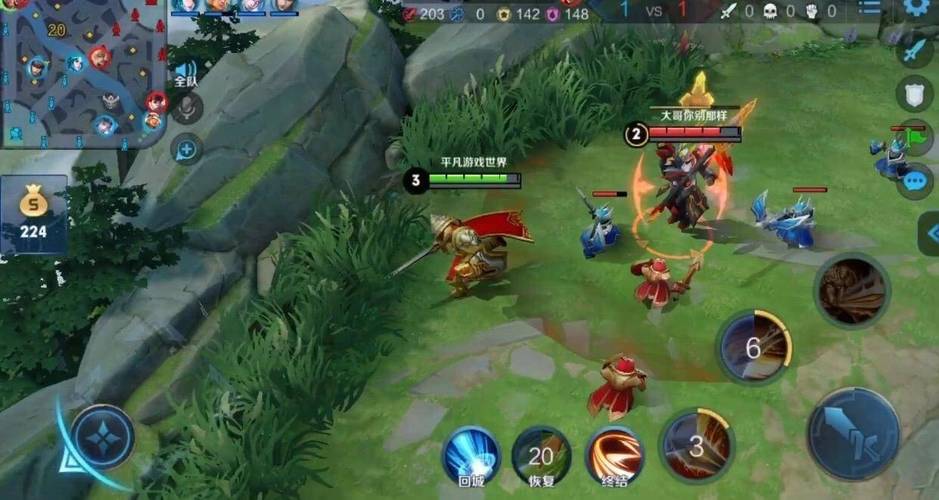
Task: Trigger the skill showing 6 cooldown
Action: 755,348
